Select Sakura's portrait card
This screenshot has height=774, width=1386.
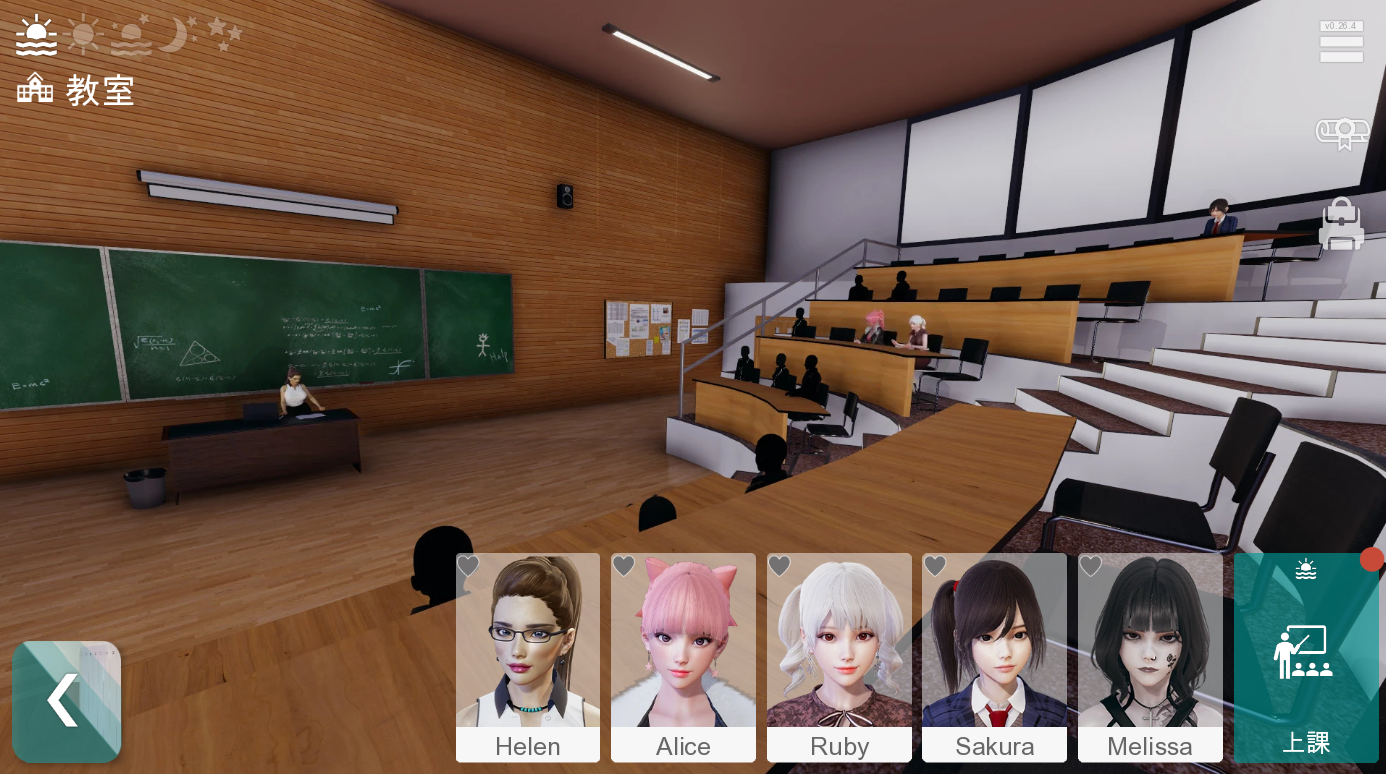pos(994,656)
